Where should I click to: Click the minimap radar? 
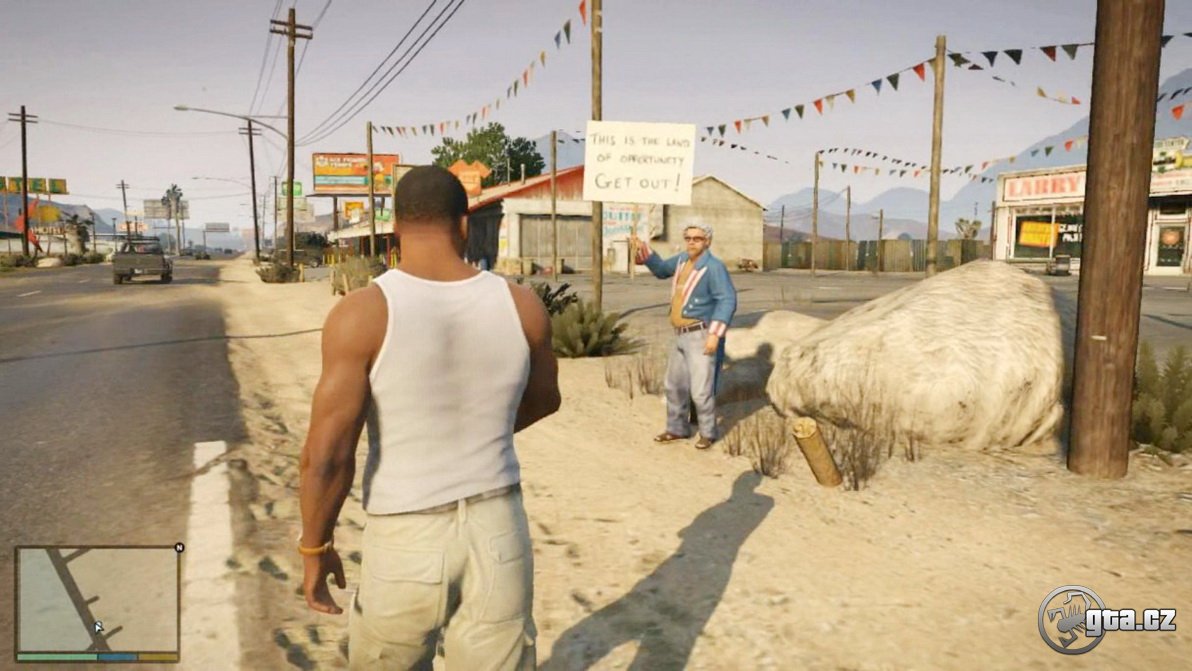pyautogui.click(x=97, y=599)
